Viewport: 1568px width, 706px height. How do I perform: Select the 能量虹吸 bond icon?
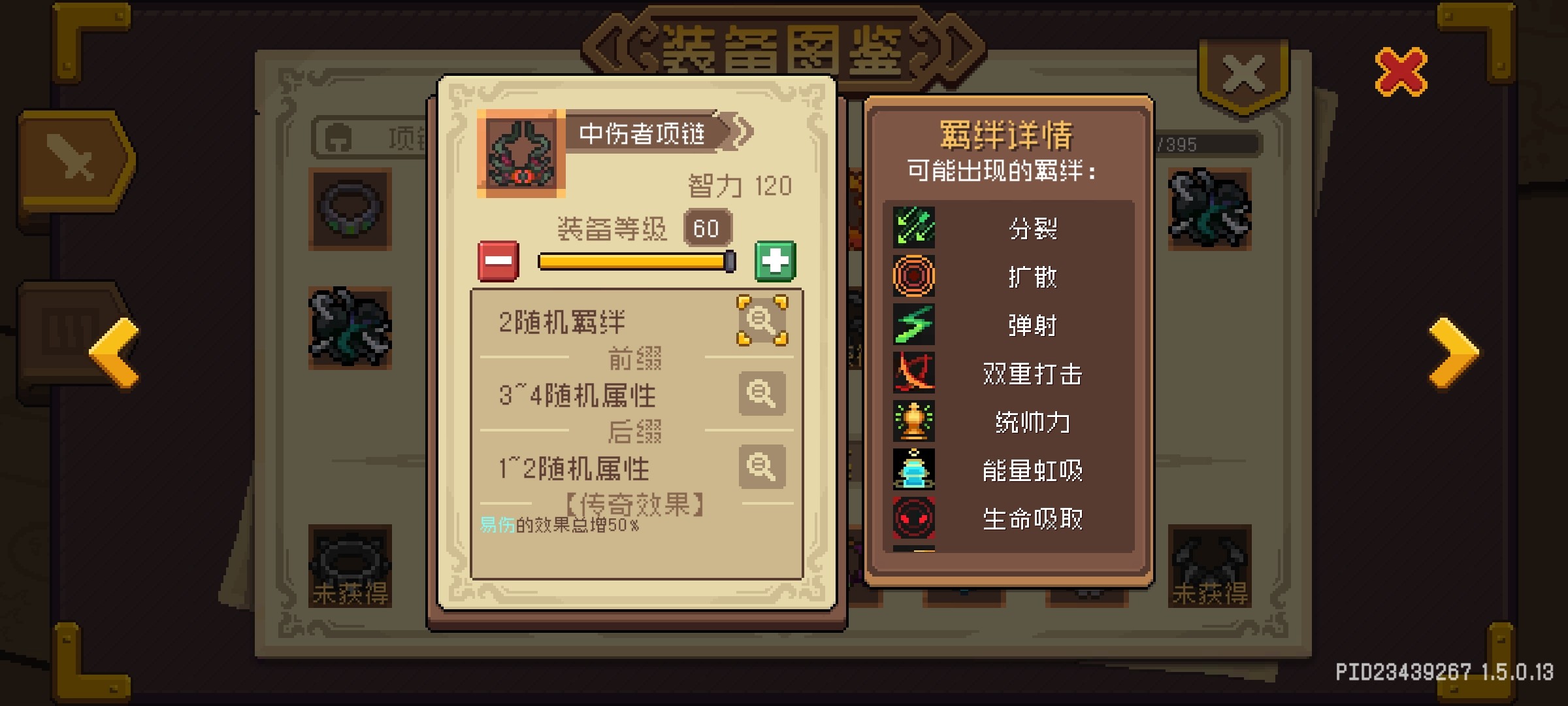tap(915, 470)
